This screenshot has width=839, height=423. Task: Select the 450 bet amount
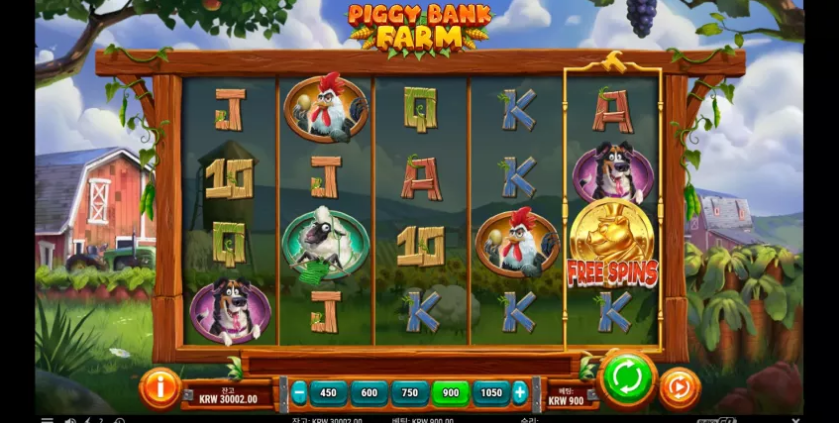click(328, 393)
